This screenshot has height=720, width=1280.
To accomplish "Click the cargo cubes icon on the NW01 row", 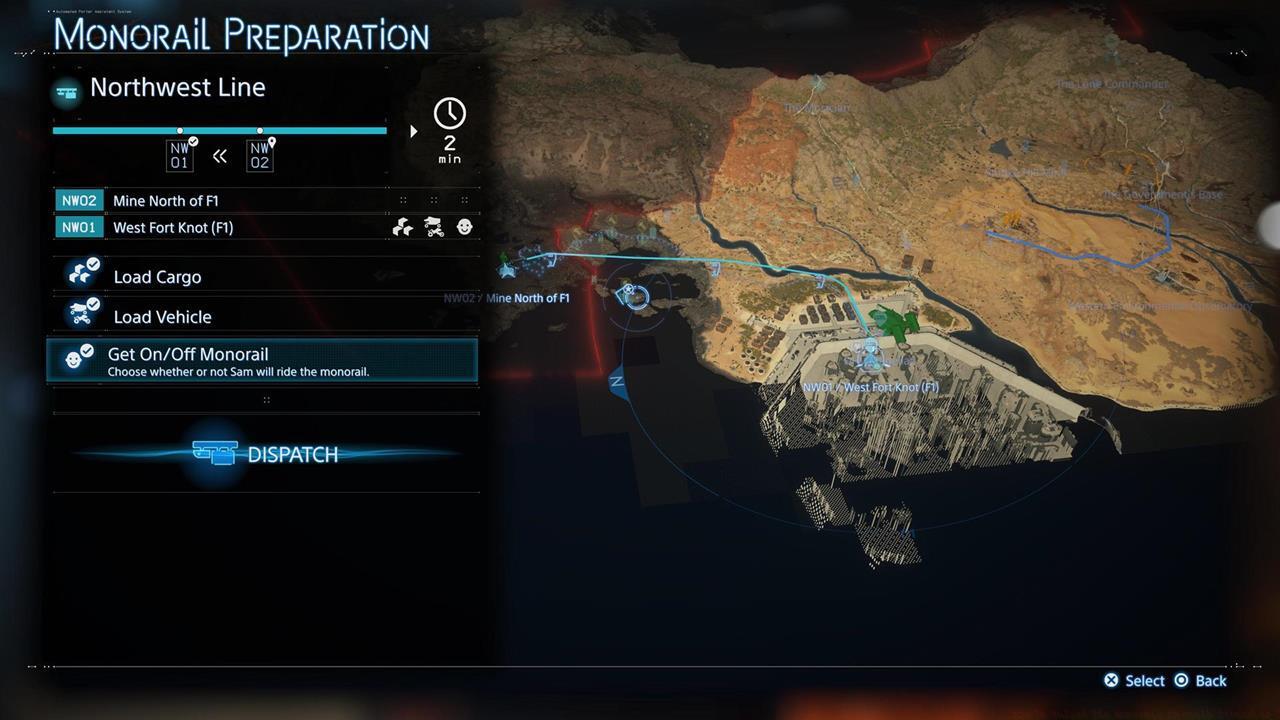I will click(x=402, y=227).
